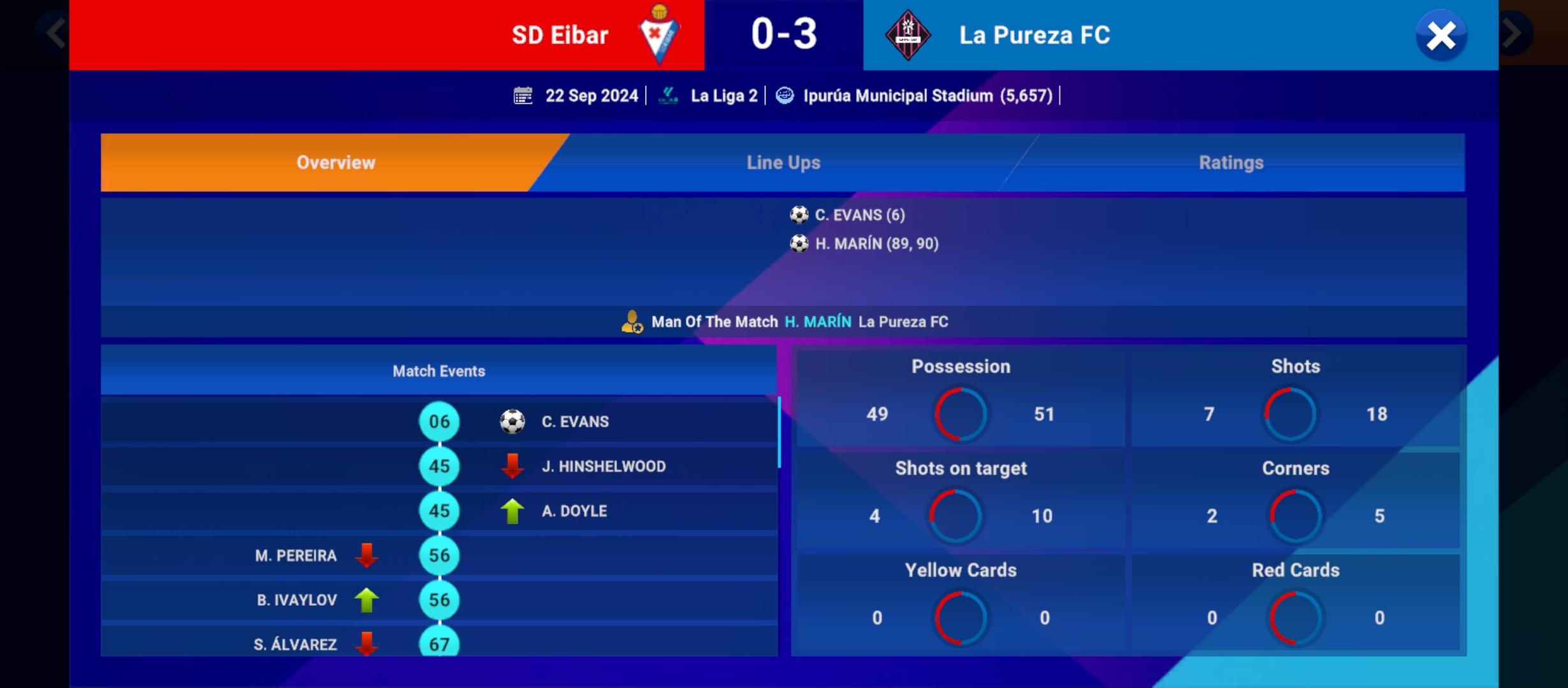
Task: Toggle the green arrow beside B. Ivaylov
Action: (367, 599)
